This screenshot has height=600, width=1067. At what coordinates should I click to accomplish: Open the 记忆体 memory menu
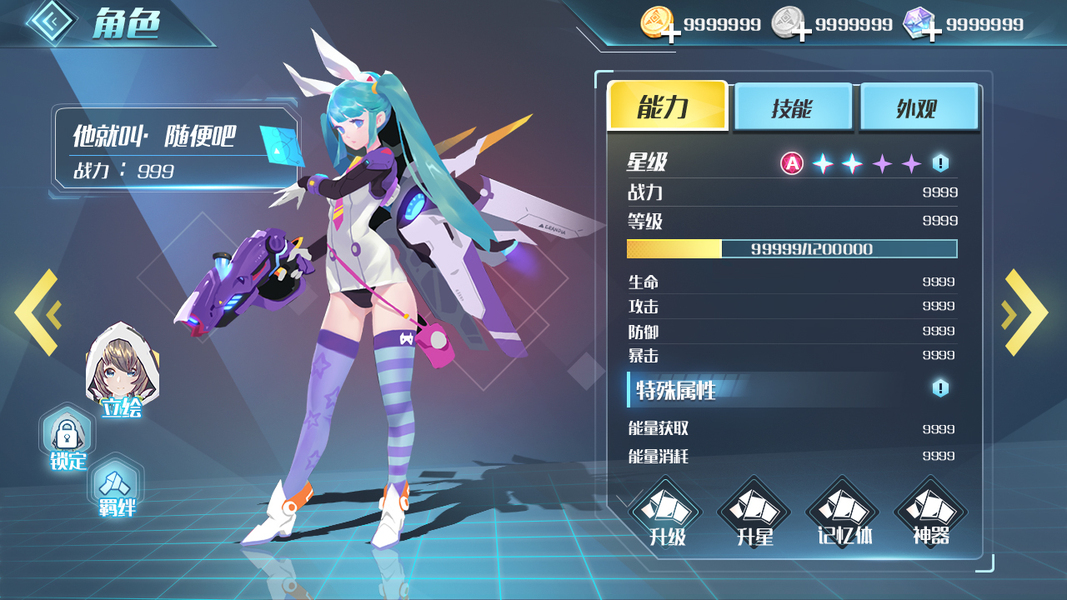[842, 514]
